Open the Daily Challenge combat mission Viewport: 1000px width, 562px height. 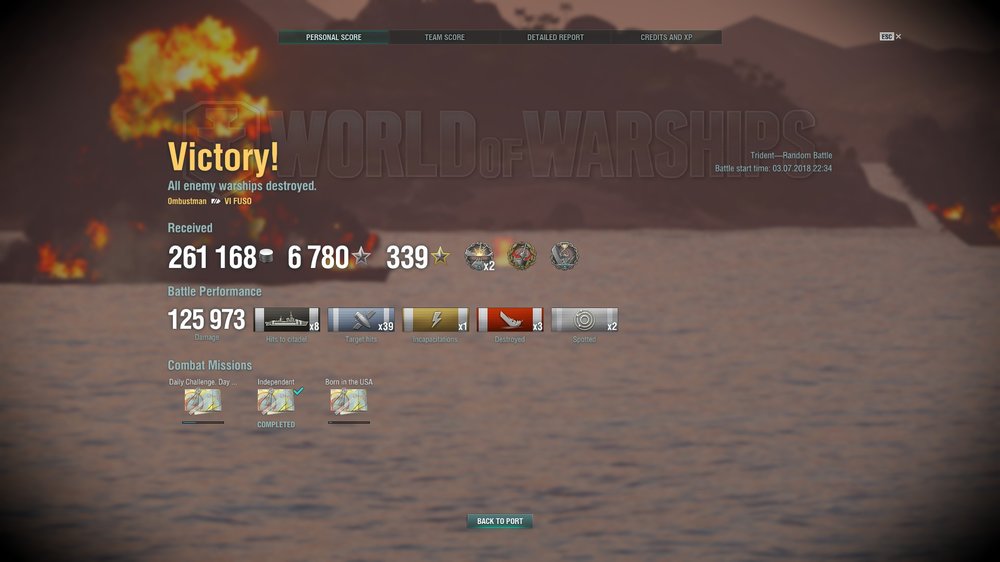pyautogui.click(x=203, y=402)
